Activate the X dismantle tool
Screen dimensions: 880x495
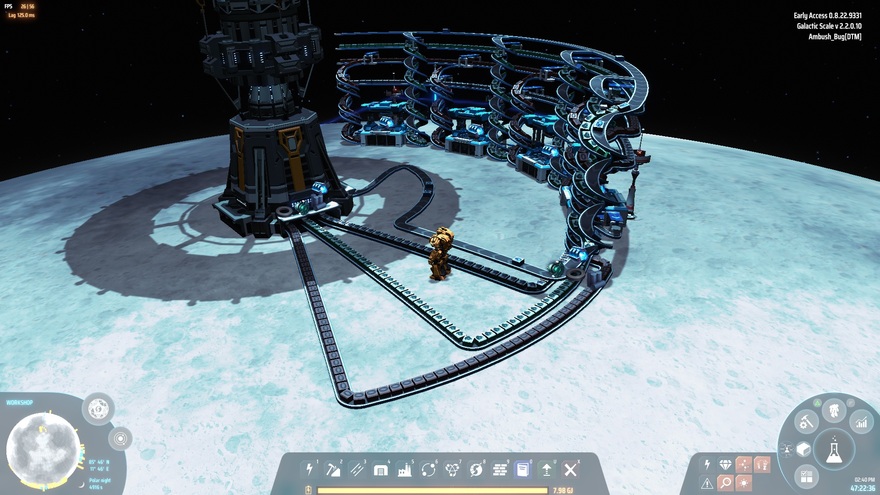pyautogui.click(x=571, y=469)
